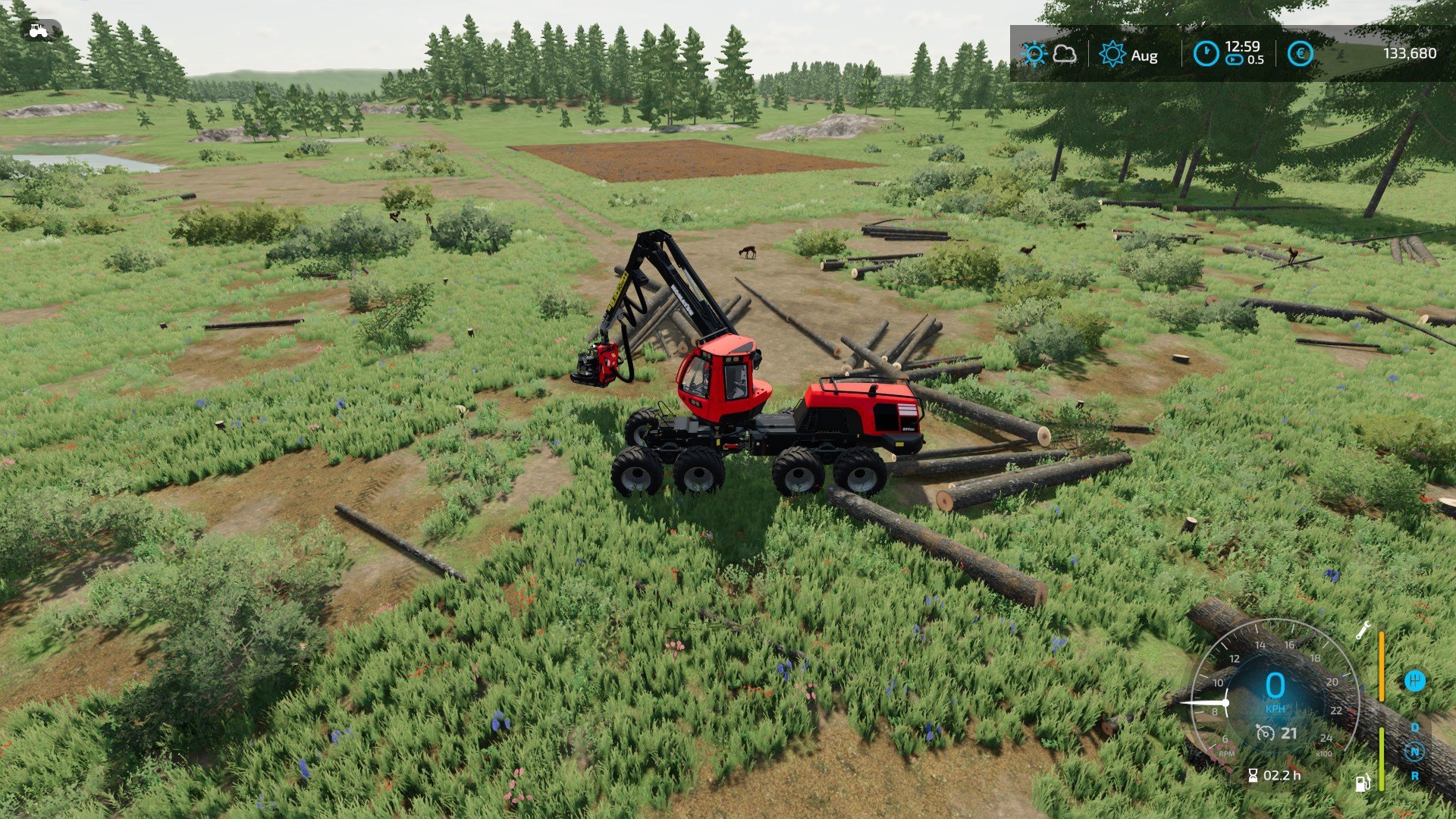Select the sunny weather forecast icon
This screenshot has width=1456, height=819.
tap(1034, 54)
